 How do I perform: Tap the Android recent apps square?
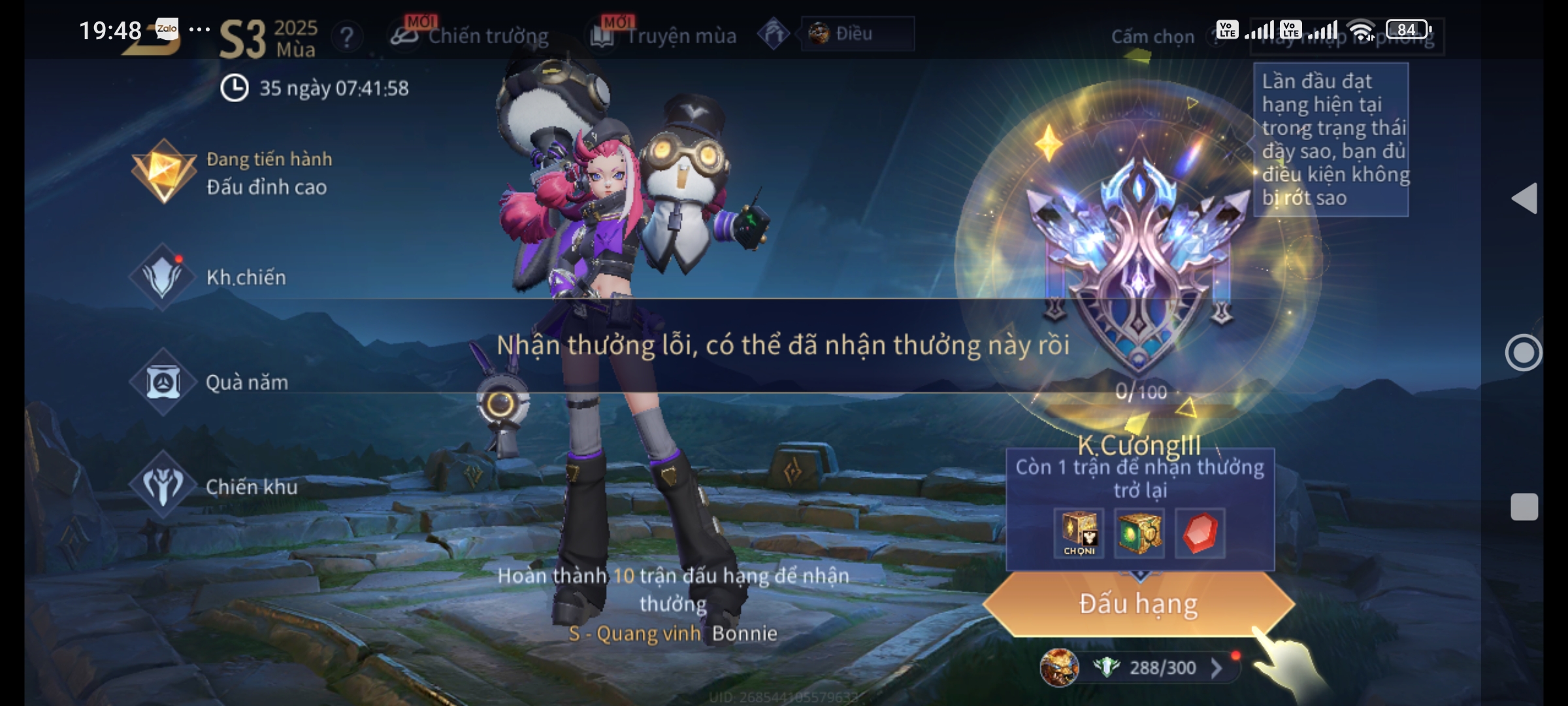coord(1524,507)
